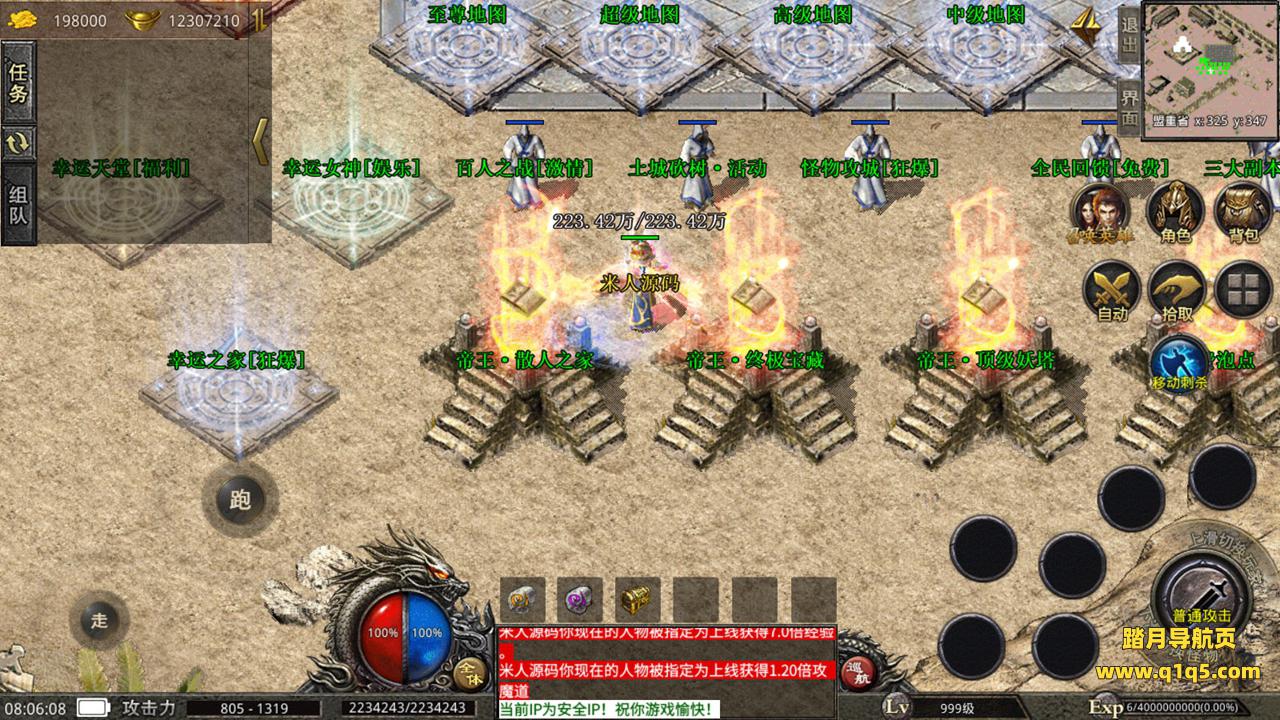
Task: Open the 任务 quest tab
Action: click(18, 83)
